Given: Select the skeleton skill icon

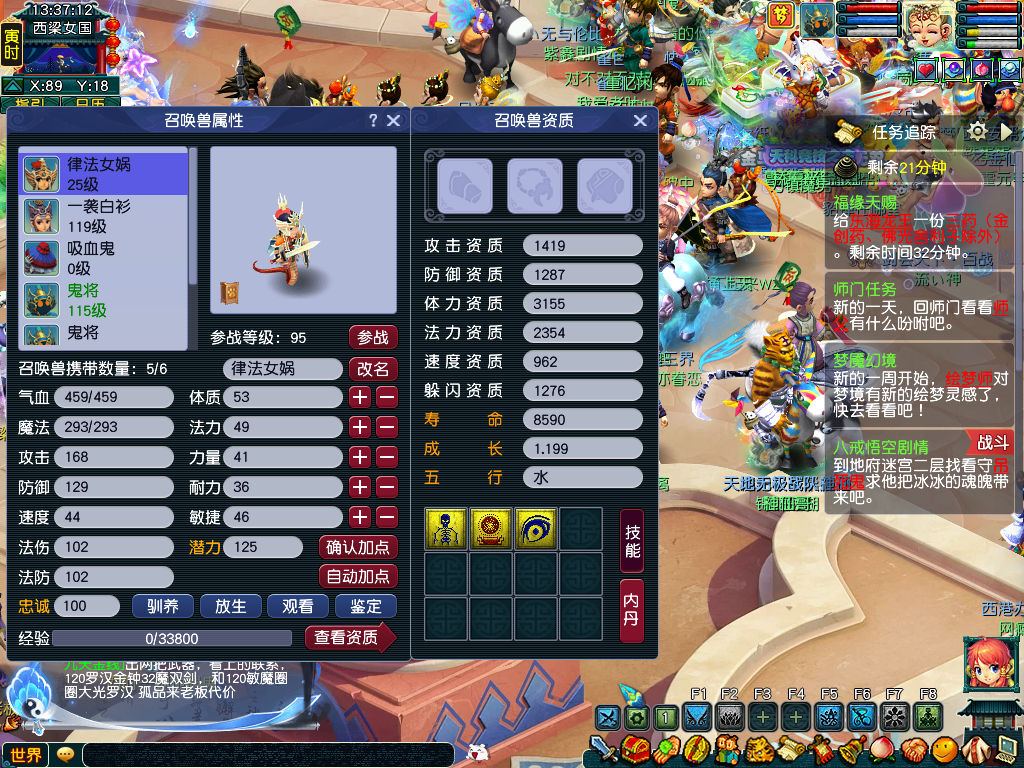Looking at the screenshot, I should tap(443, 528).
